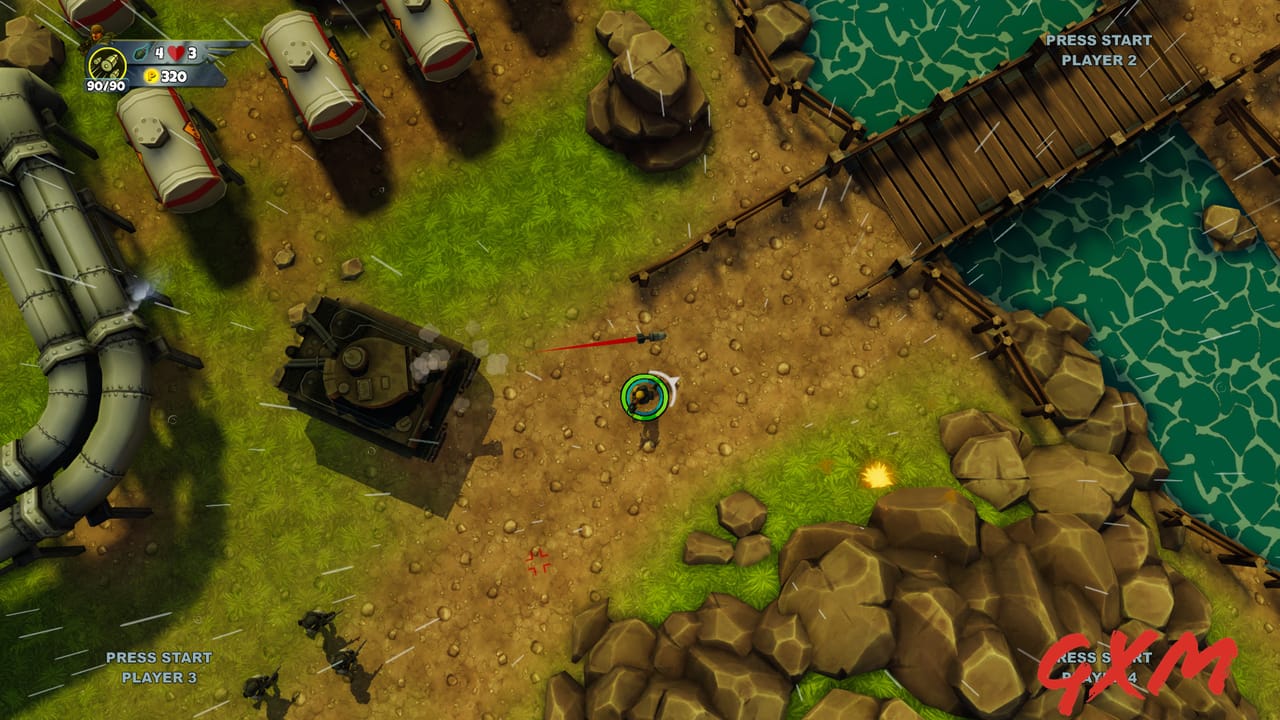
Task: Select the weapon ammo icon showing 90/90
Action: [107, 64]
